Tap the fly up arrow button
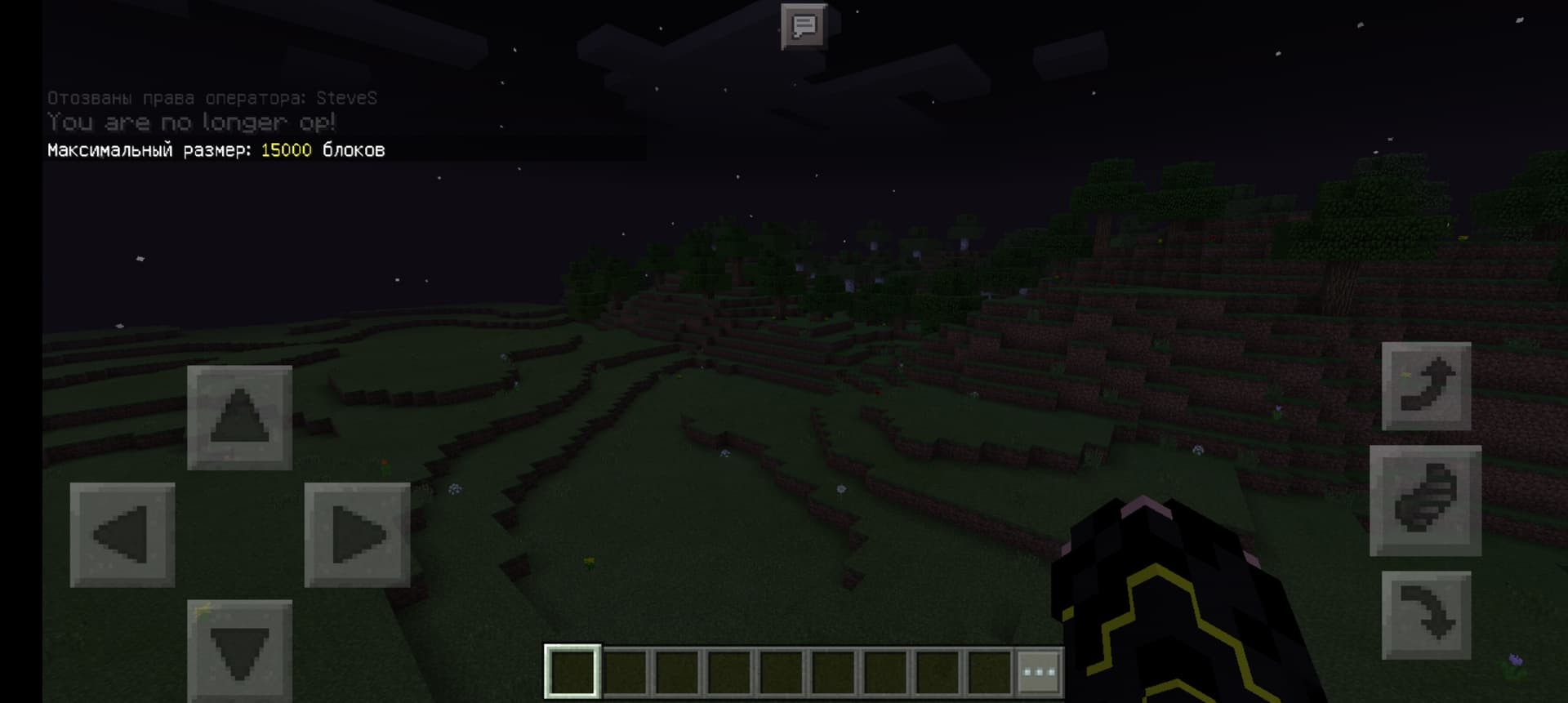 1426,386
